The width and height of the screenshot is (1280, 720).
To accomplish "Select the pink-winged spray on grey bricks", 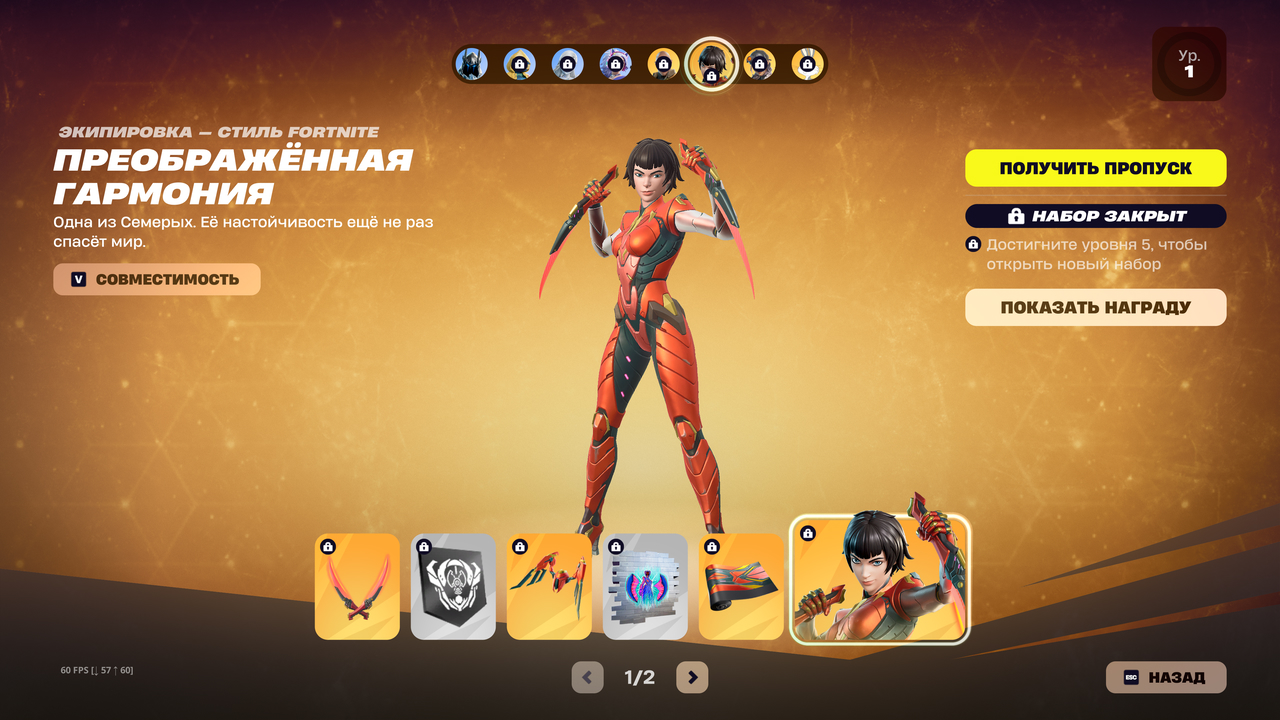I will (645, 587).
